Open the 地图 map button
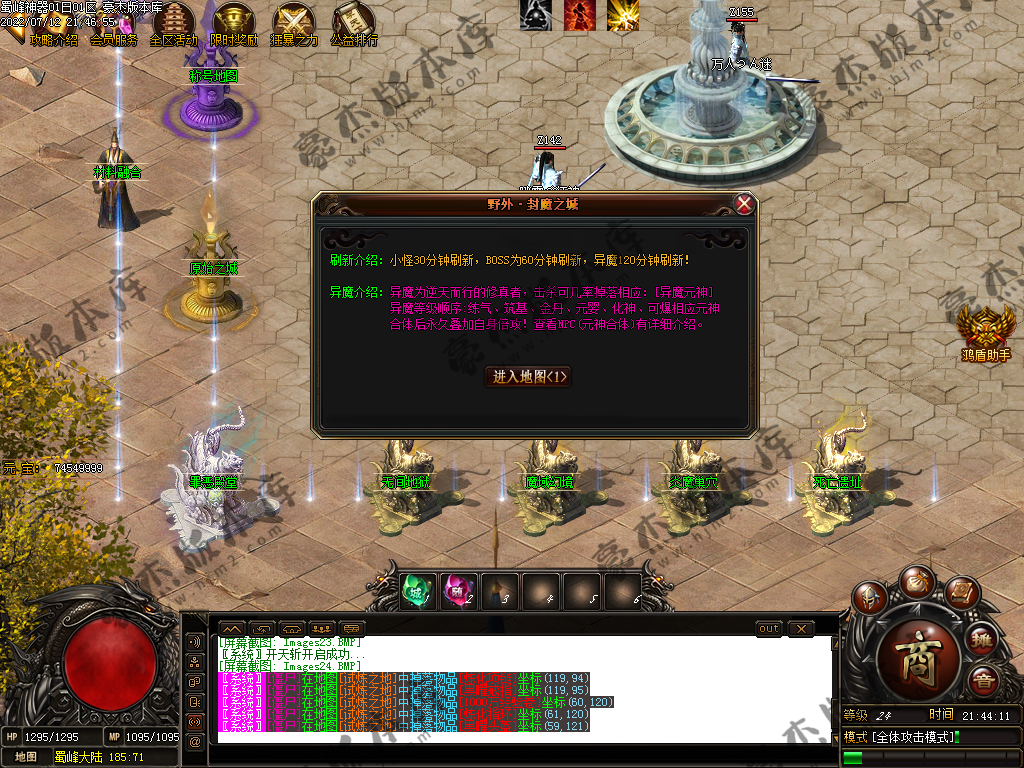This screenshot has height=768, width=1024. coord(26,757)
